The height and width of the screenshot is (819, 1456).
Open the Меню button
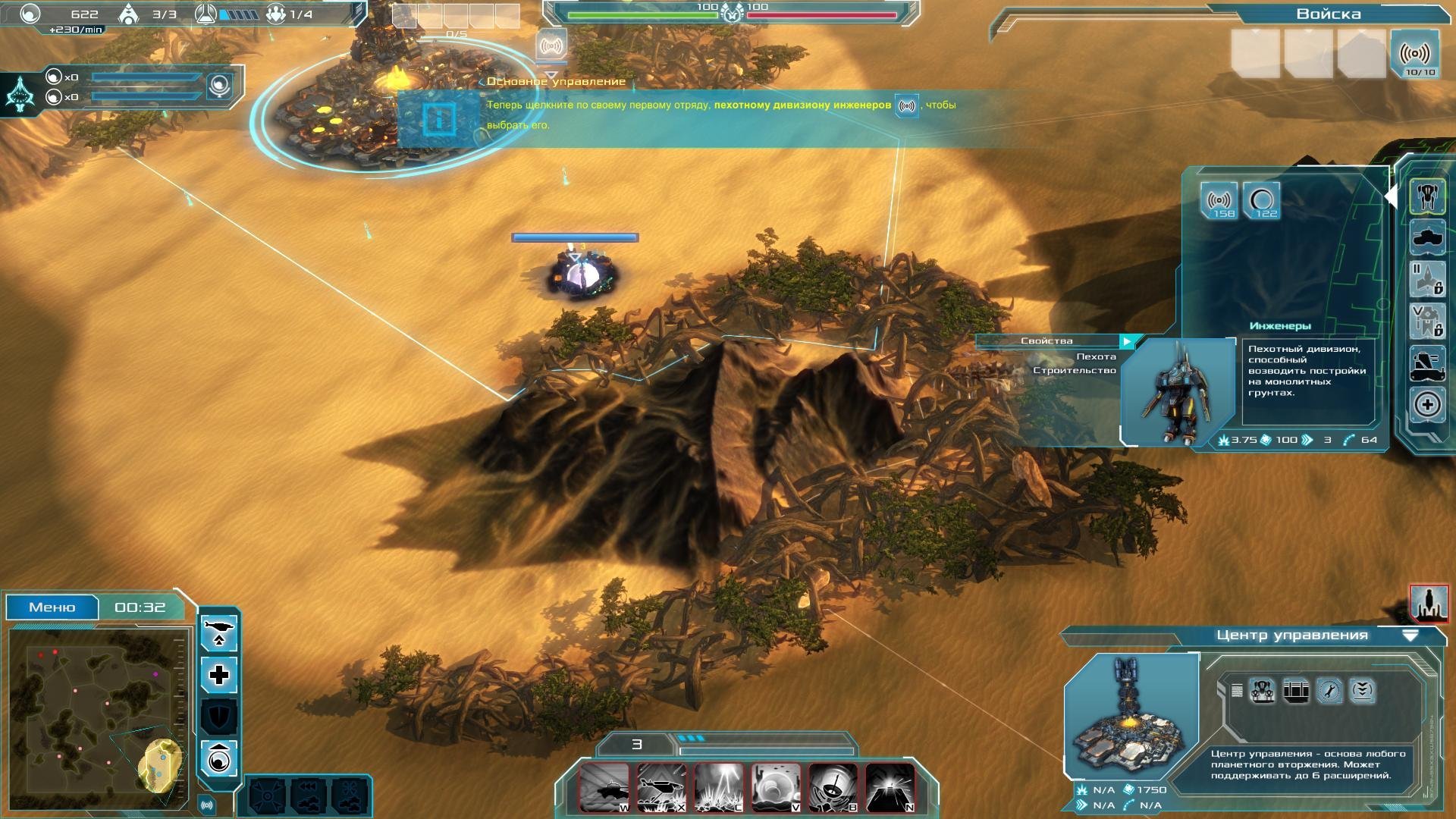52,607
